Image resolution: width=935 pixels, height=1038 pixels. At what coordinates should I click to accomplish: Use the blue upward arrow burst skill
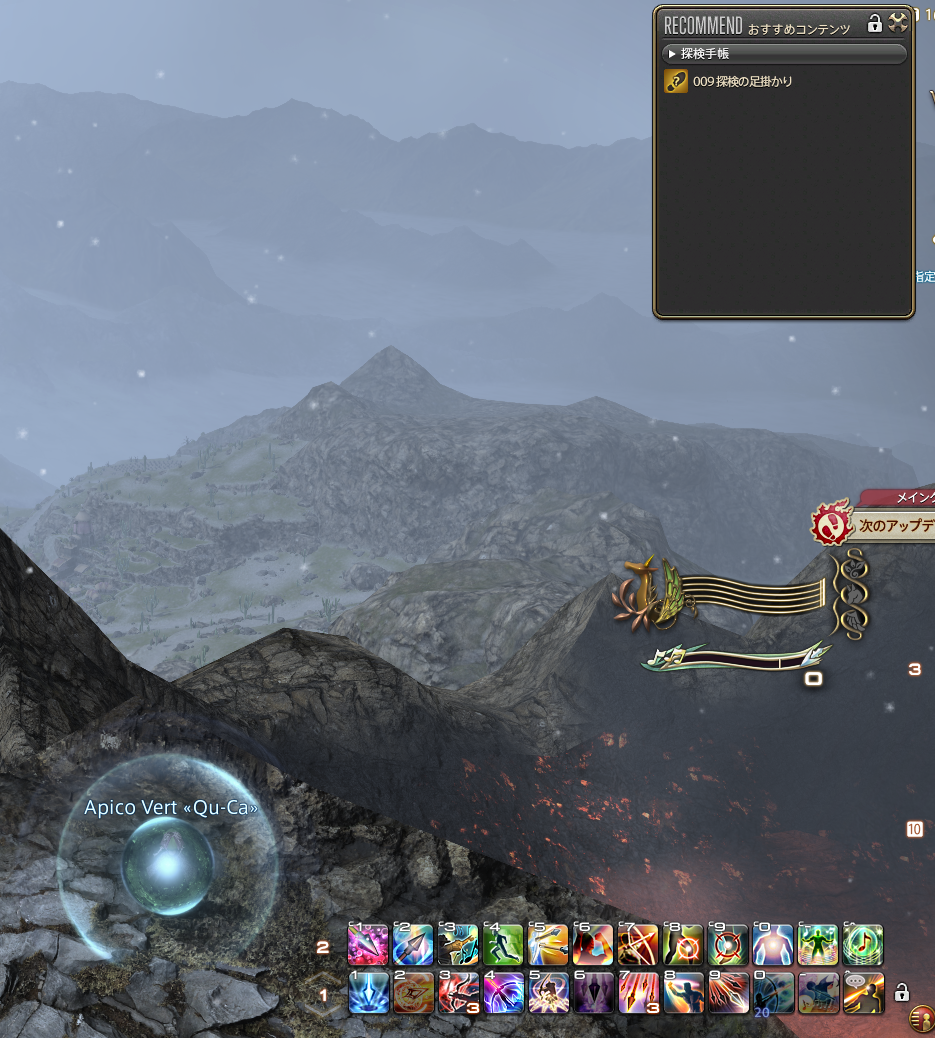coord(367,993)
